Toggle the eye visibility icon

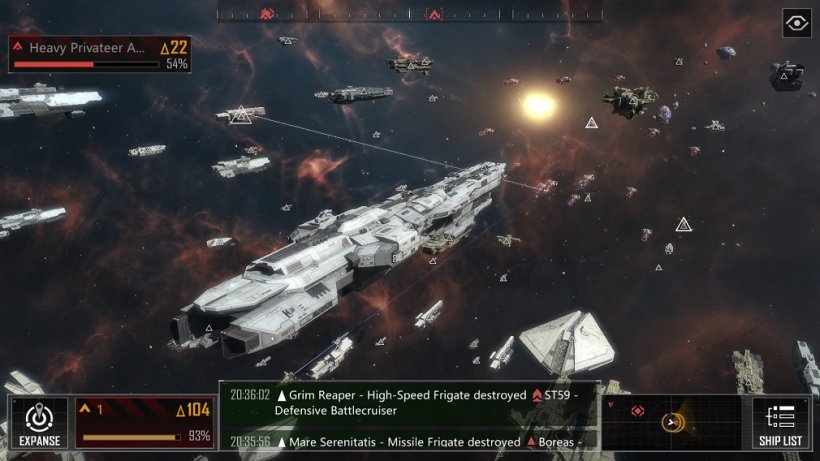click(x=796, y=23)
